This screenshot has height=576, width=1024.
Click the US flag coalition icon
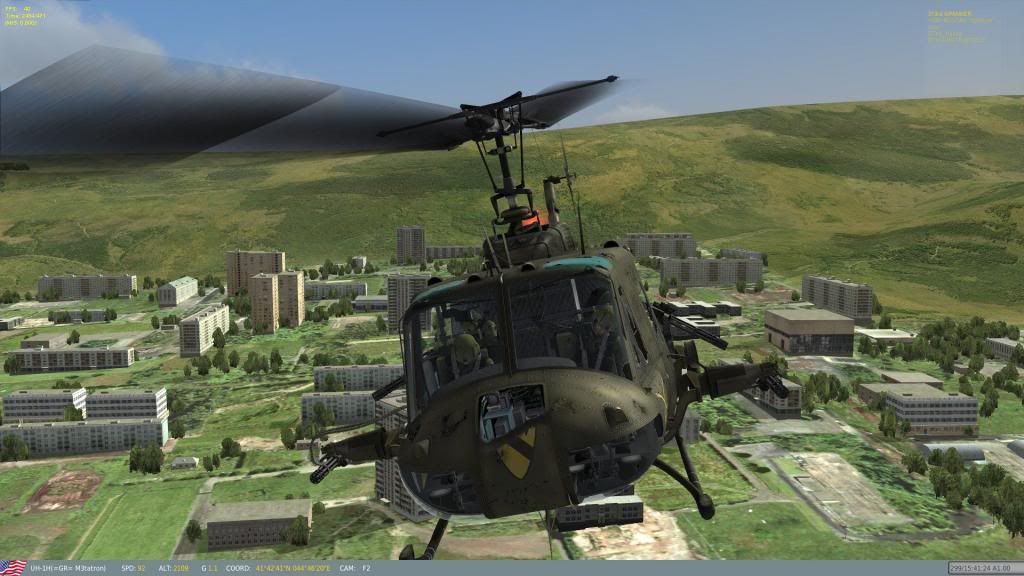(13, 568)
